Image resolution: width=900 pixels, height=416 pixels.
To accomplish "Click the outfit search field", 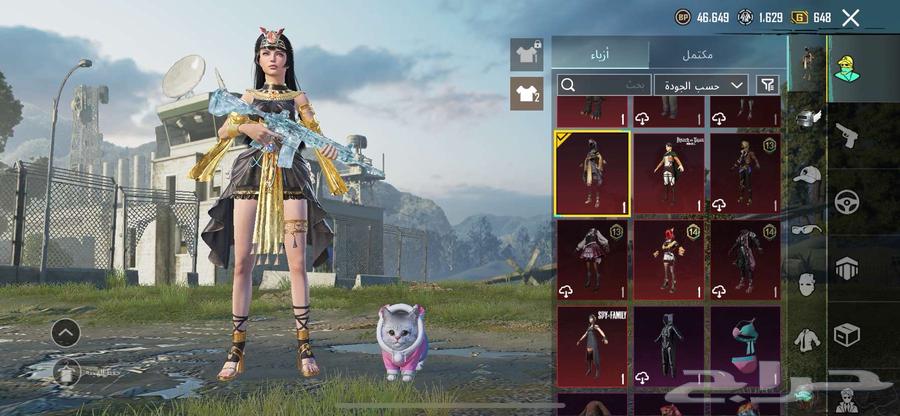I will pos(604,85).
